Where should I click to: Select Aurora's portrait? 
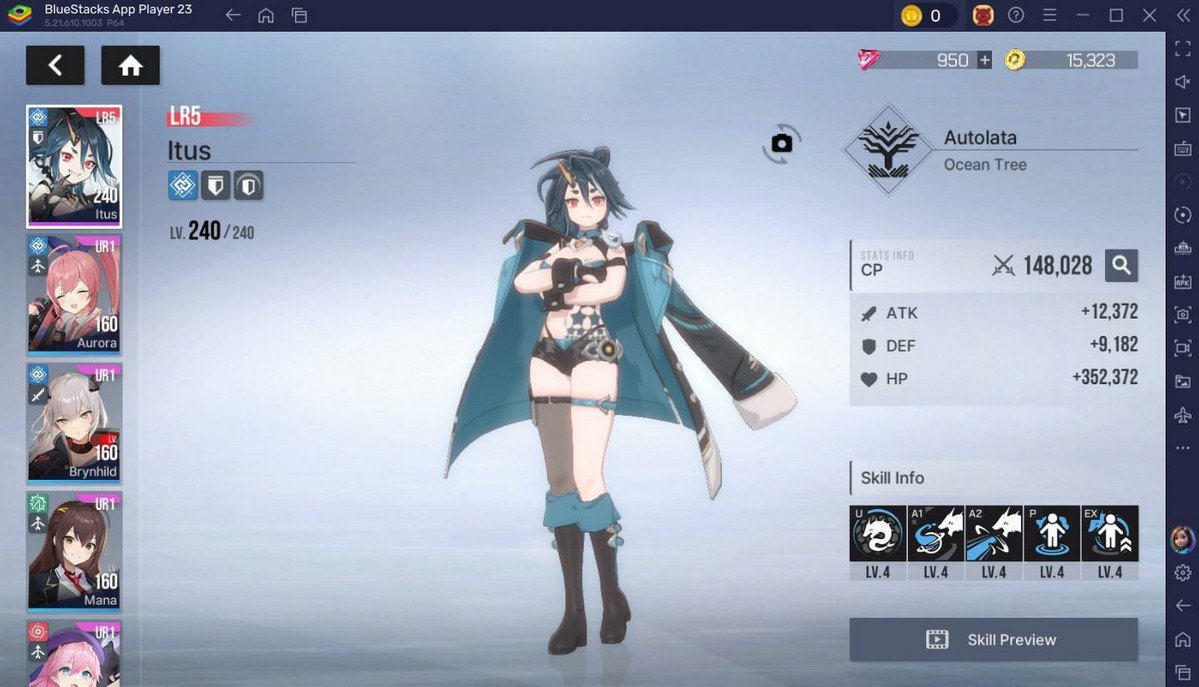click(x=74, y=294)
